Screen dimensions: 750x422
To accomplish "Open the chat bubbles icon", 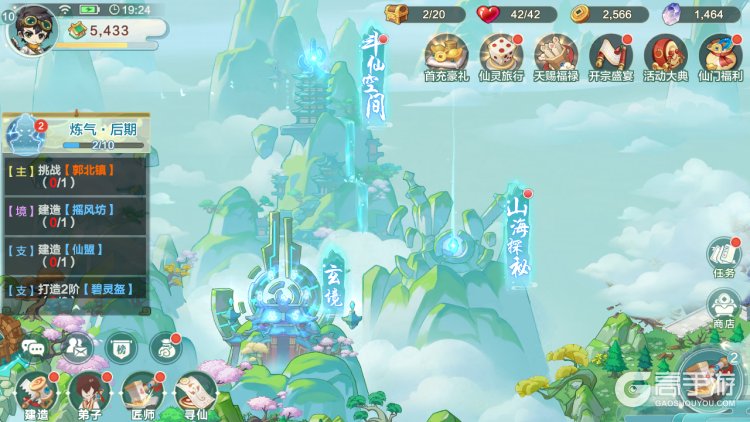I will point(32,347).
